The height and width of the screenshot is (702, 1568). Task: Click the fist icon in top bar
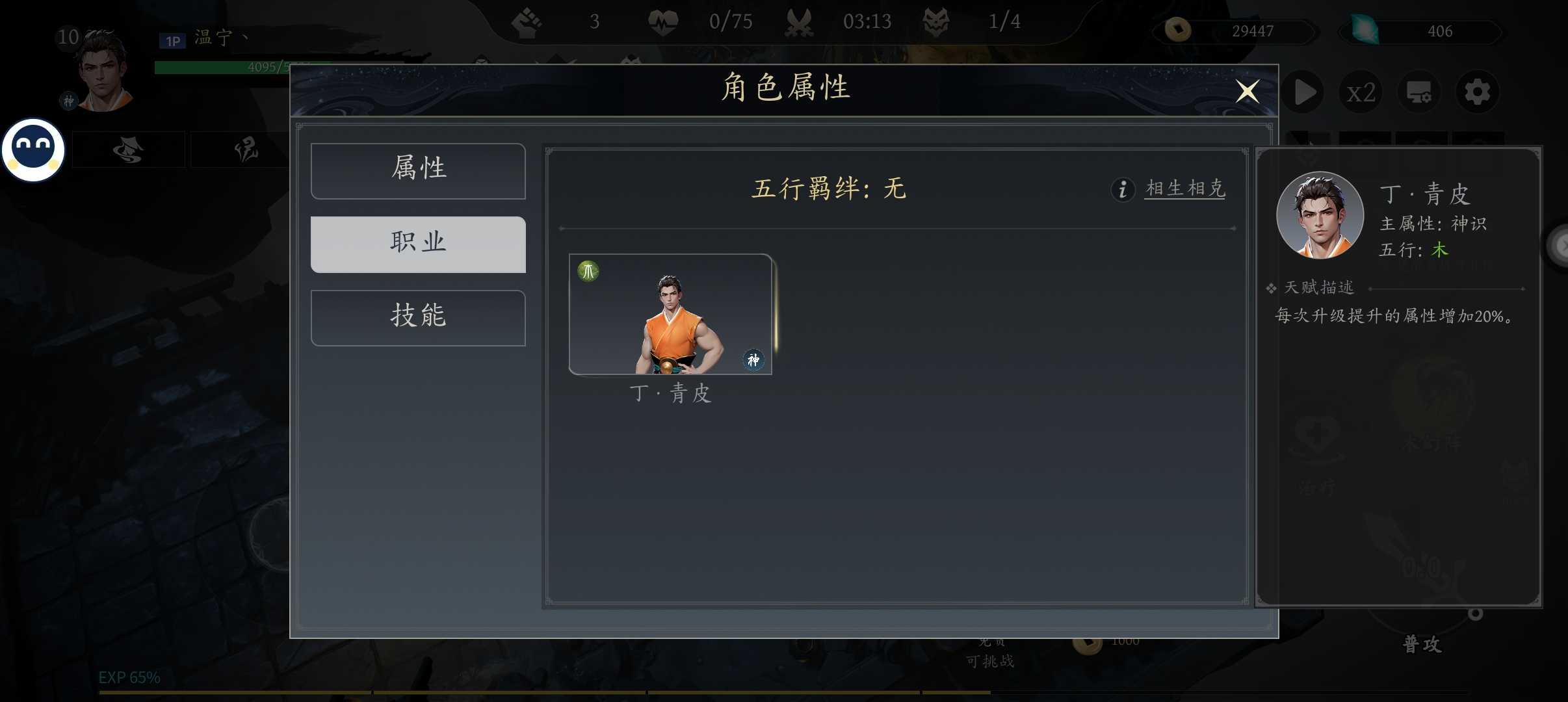[x=528, y=21]
